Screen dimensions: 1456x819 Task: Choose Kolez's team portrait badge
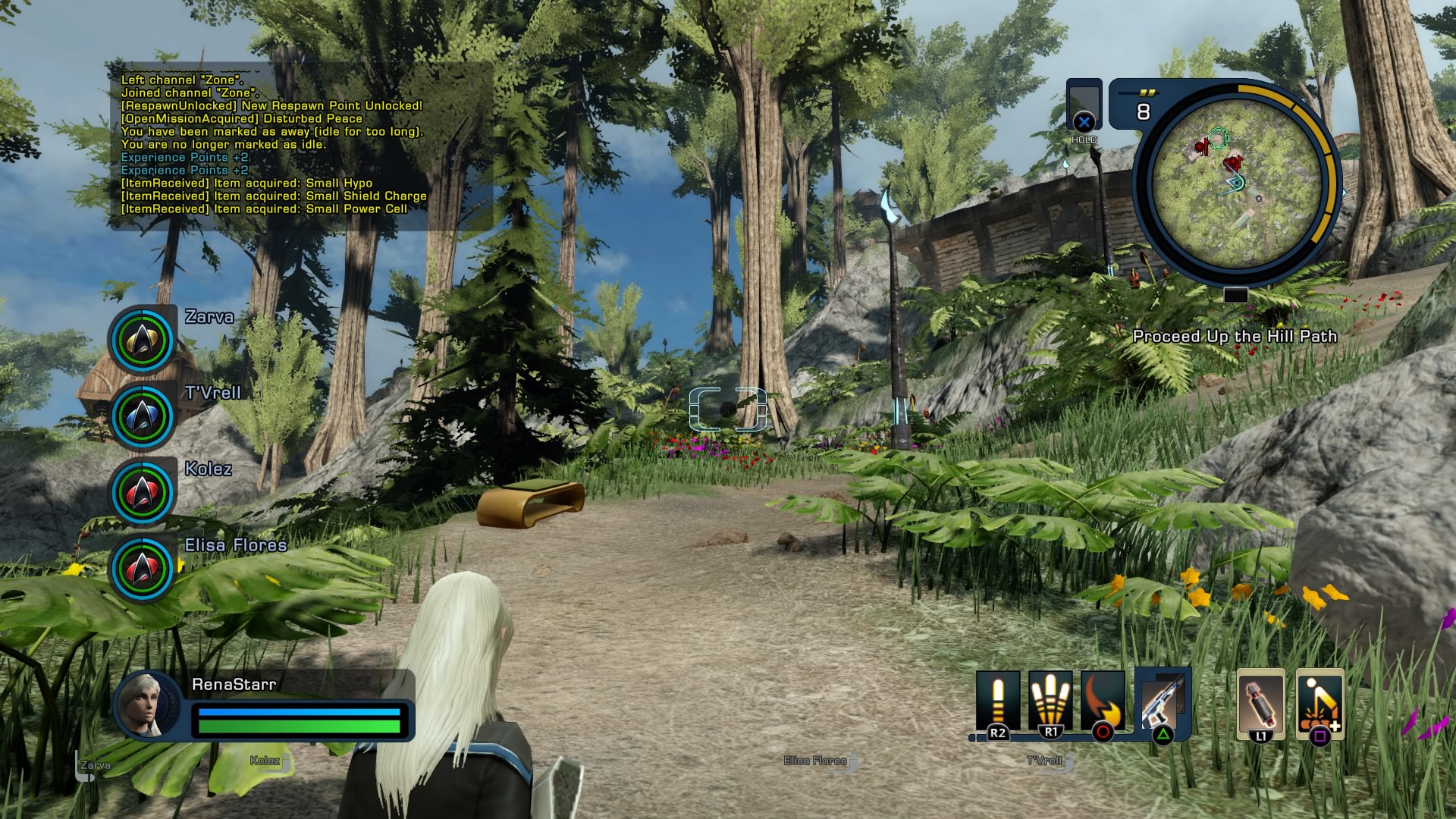(143, 492)
